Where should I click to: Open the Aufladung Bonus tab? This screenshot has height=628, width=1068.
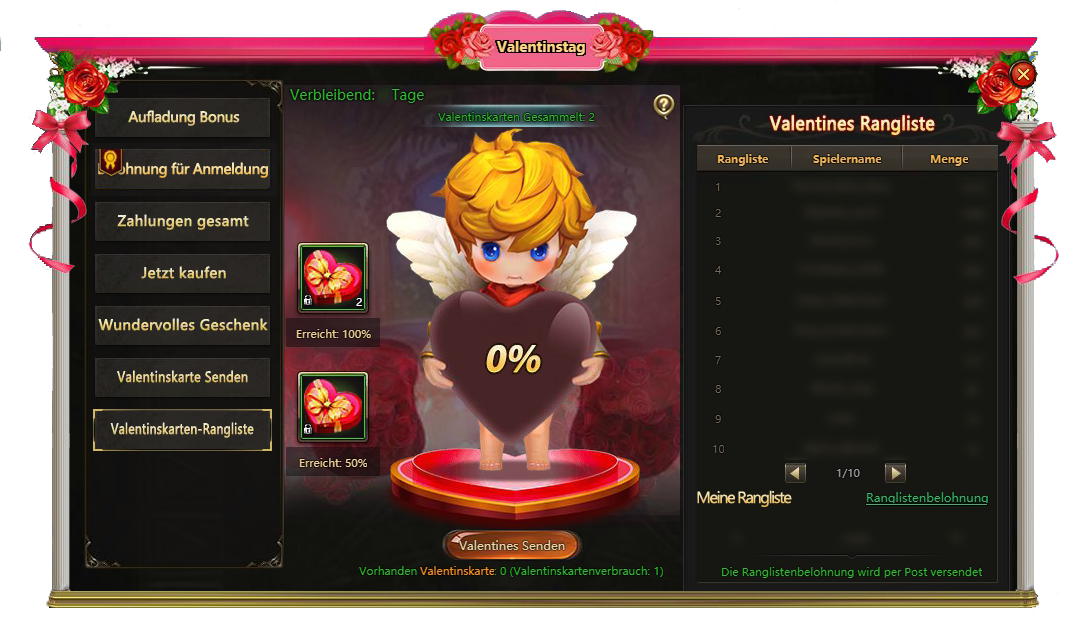pyautogui.click(x=183, y=117)
